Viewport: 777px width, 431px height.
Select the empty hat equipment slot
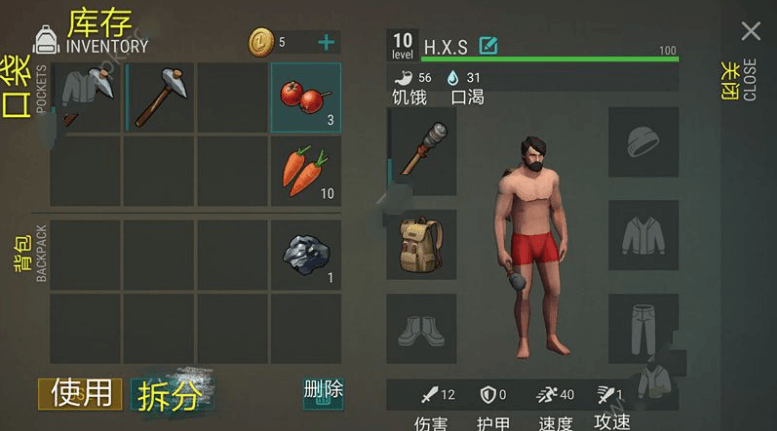(644, 142)
